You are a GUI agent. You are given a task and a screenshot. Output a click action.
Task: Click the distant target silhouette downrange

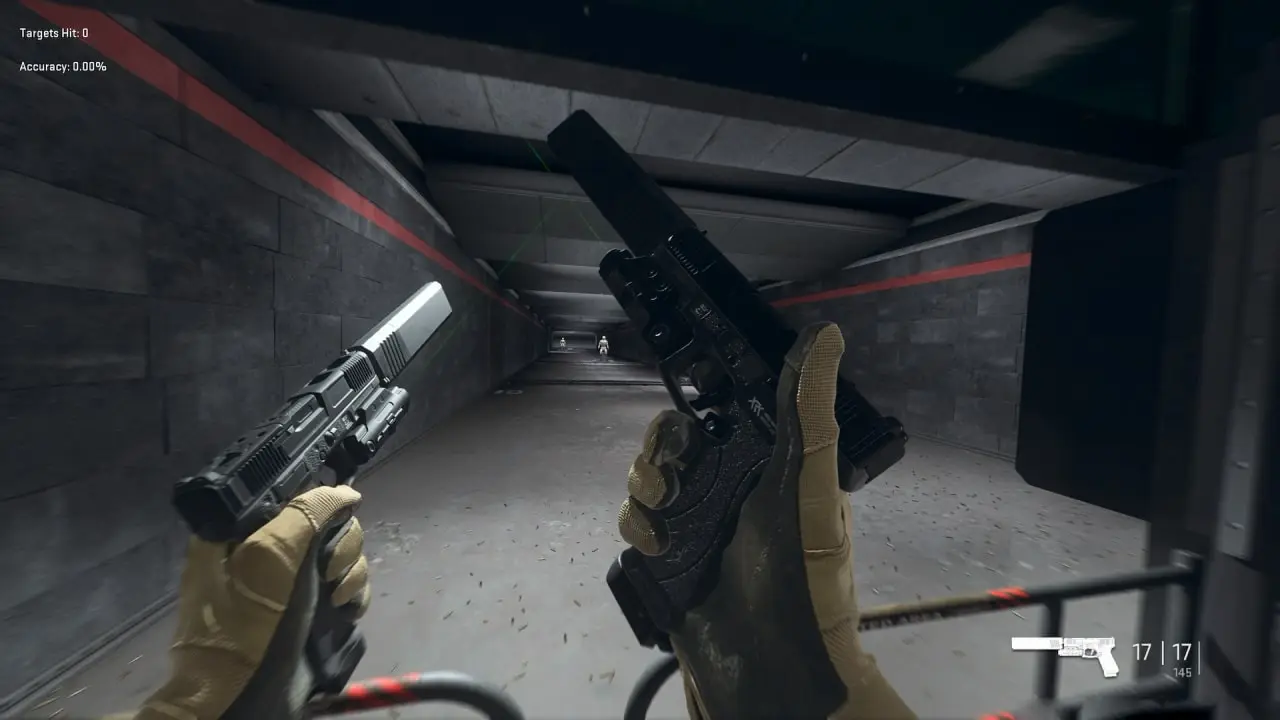coord(602,344)
